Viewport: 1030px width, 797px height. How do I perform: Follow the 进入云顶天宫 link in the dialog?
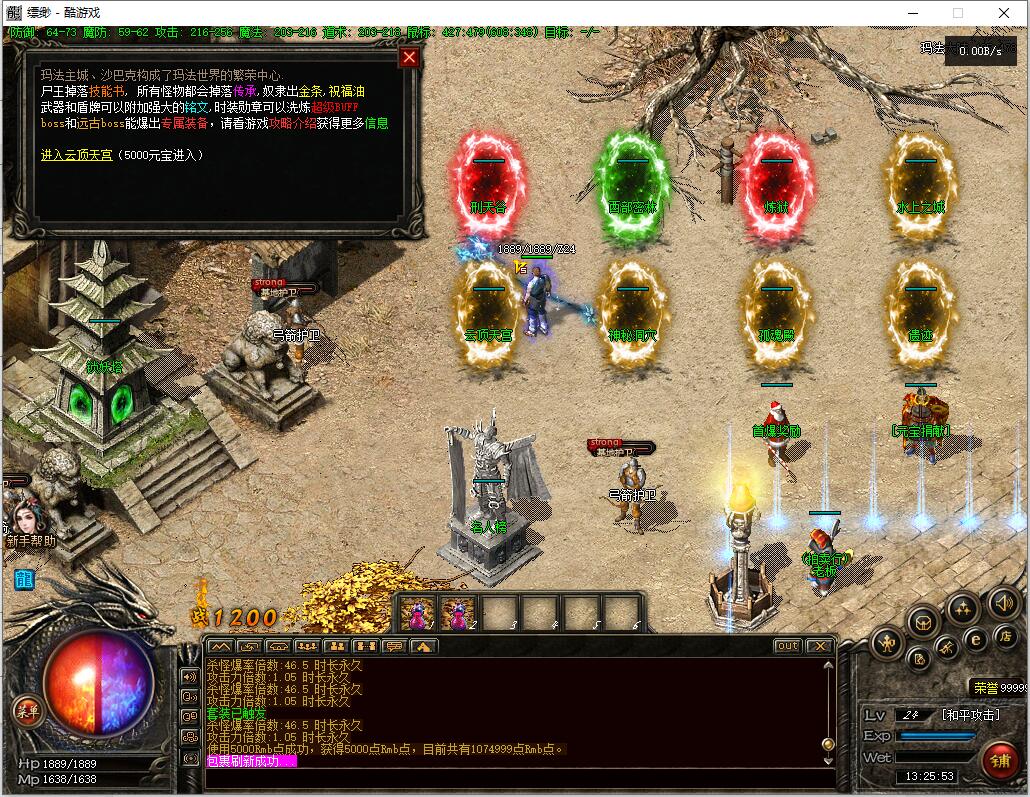(x=77, y=155)
